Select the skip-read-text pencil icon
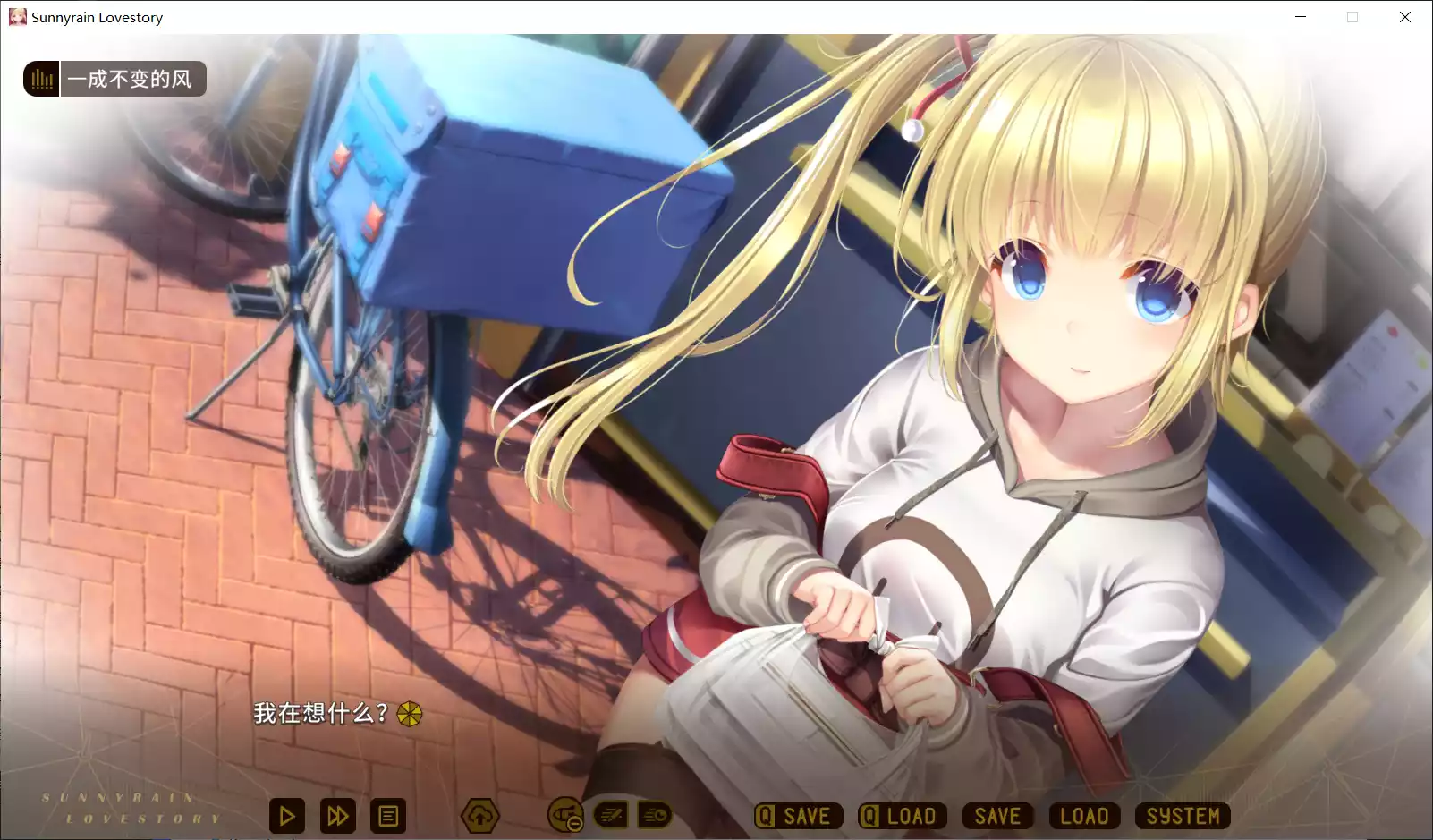 (x=612, y=815)
